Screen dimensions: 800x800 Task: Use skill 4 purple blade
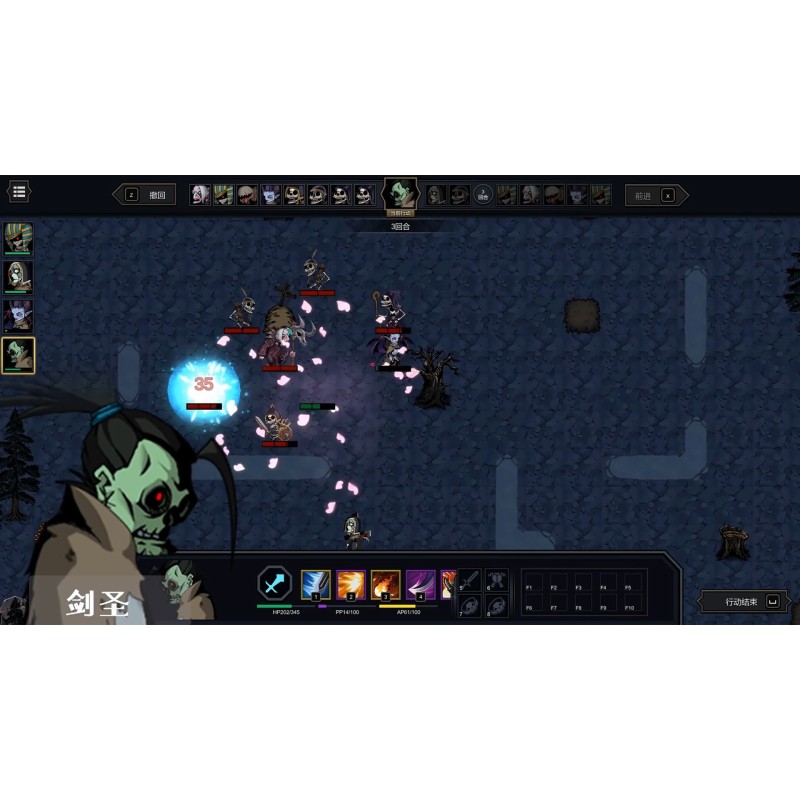pos(421,584)
